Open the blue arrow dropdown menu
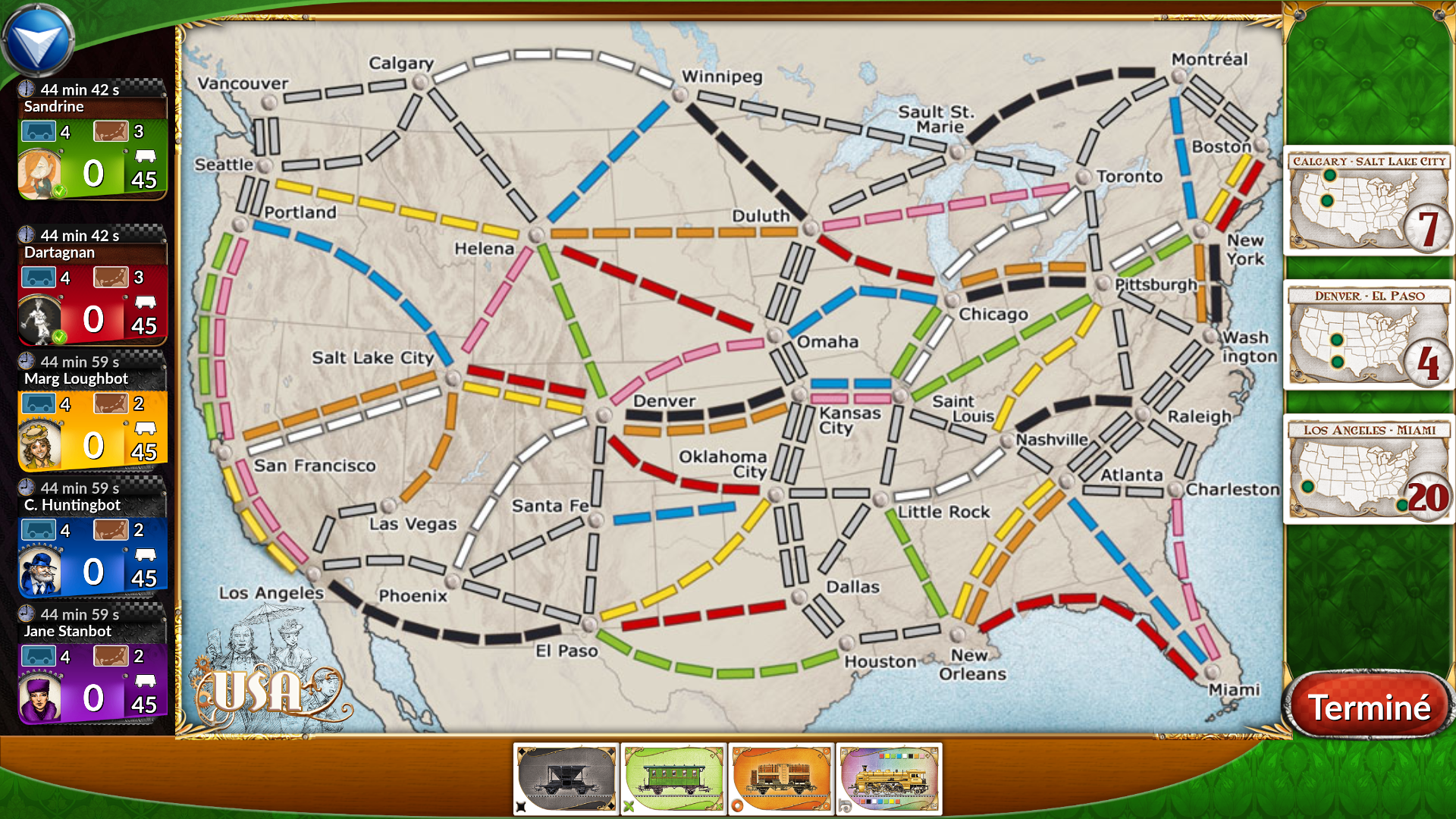The width and height of the screenshot is (1456, 819). [36, 40]
